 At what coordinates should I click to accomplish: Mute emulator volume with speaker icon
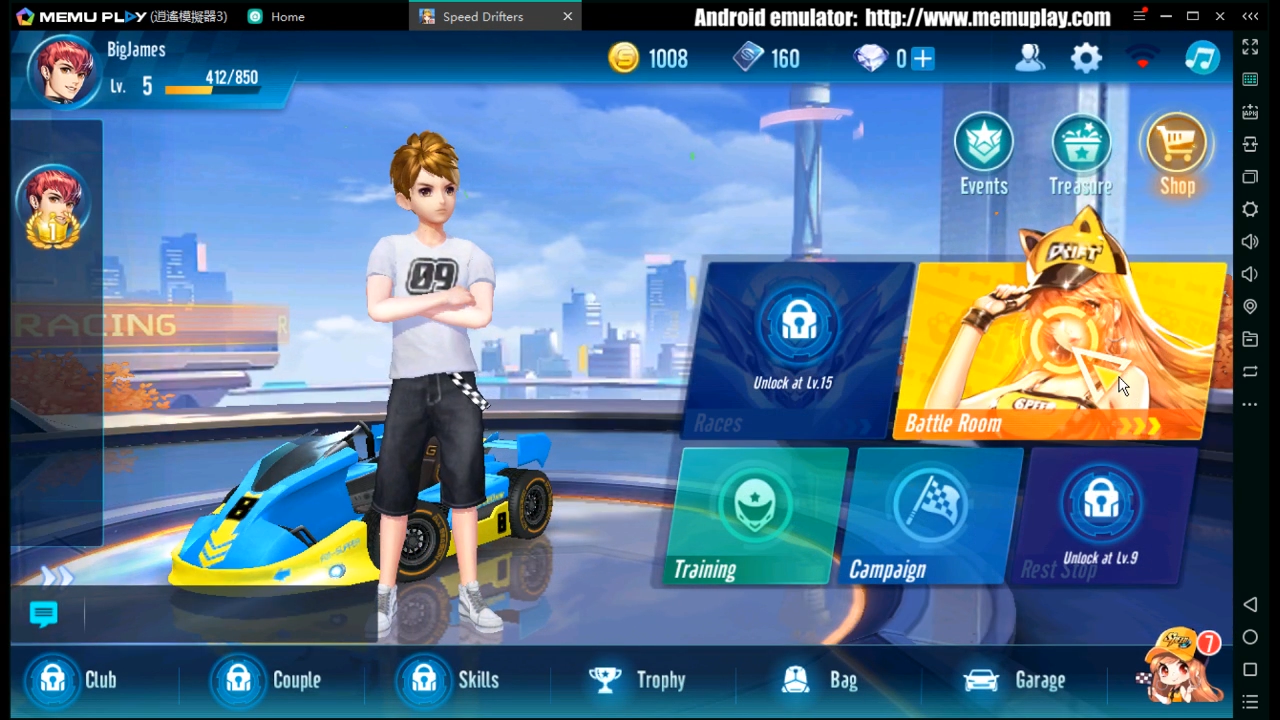pyautogui.click(x=1249, y=273)
